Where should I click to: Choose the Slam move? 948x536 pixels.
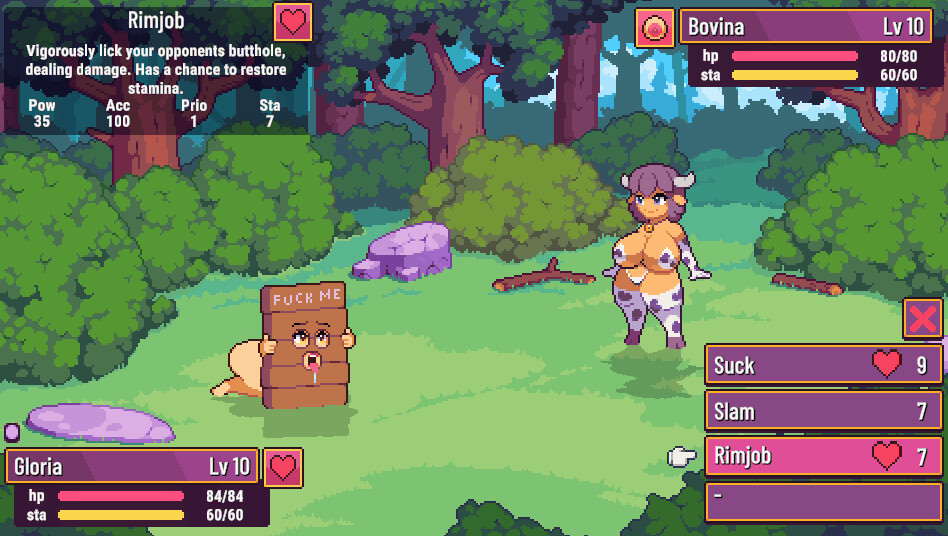[x=822, y=411]
